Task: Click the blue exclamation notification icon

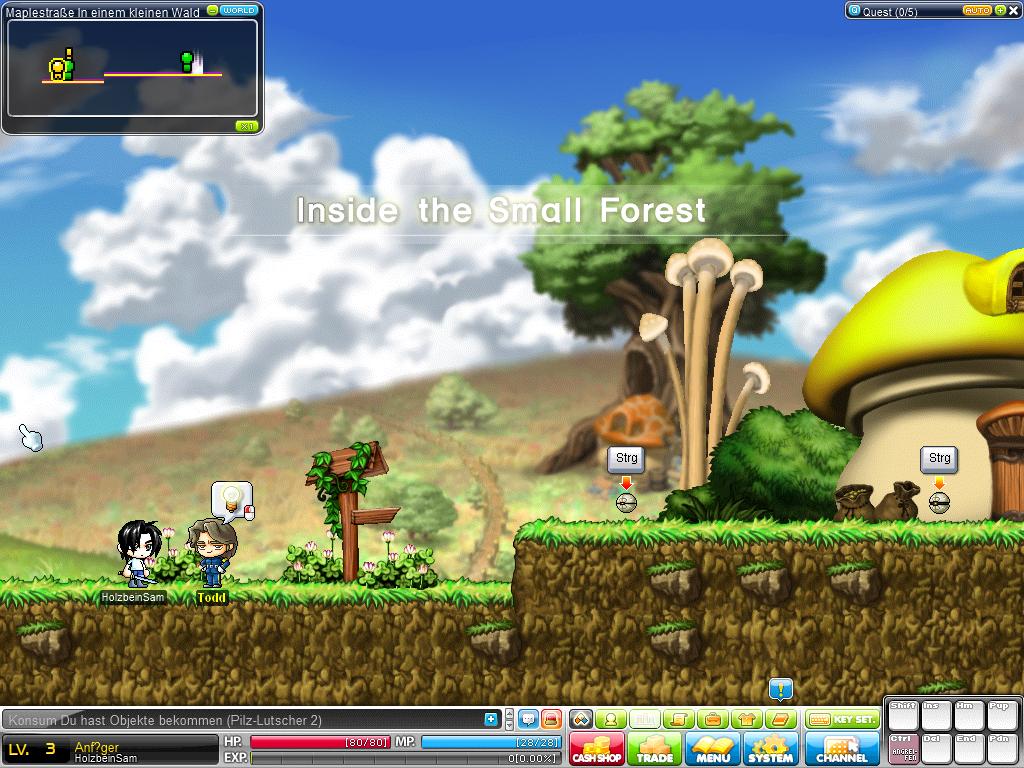Action: pyautogui.click(x=781, y=689)
